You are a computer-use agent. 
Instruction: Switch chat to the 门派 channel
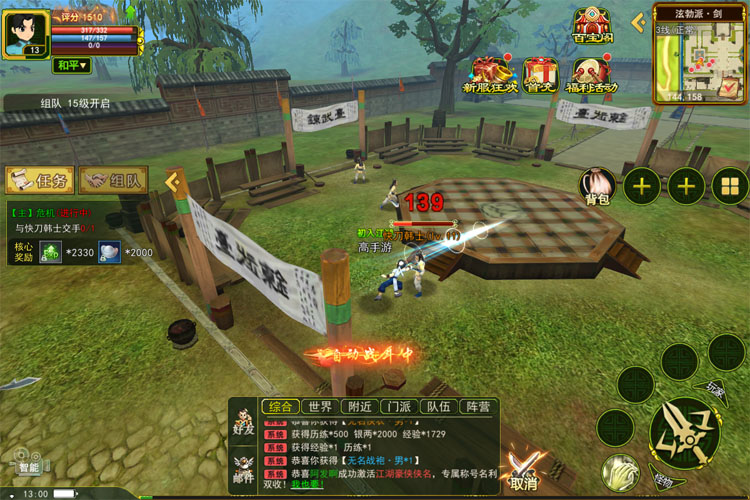pos(398,407)
